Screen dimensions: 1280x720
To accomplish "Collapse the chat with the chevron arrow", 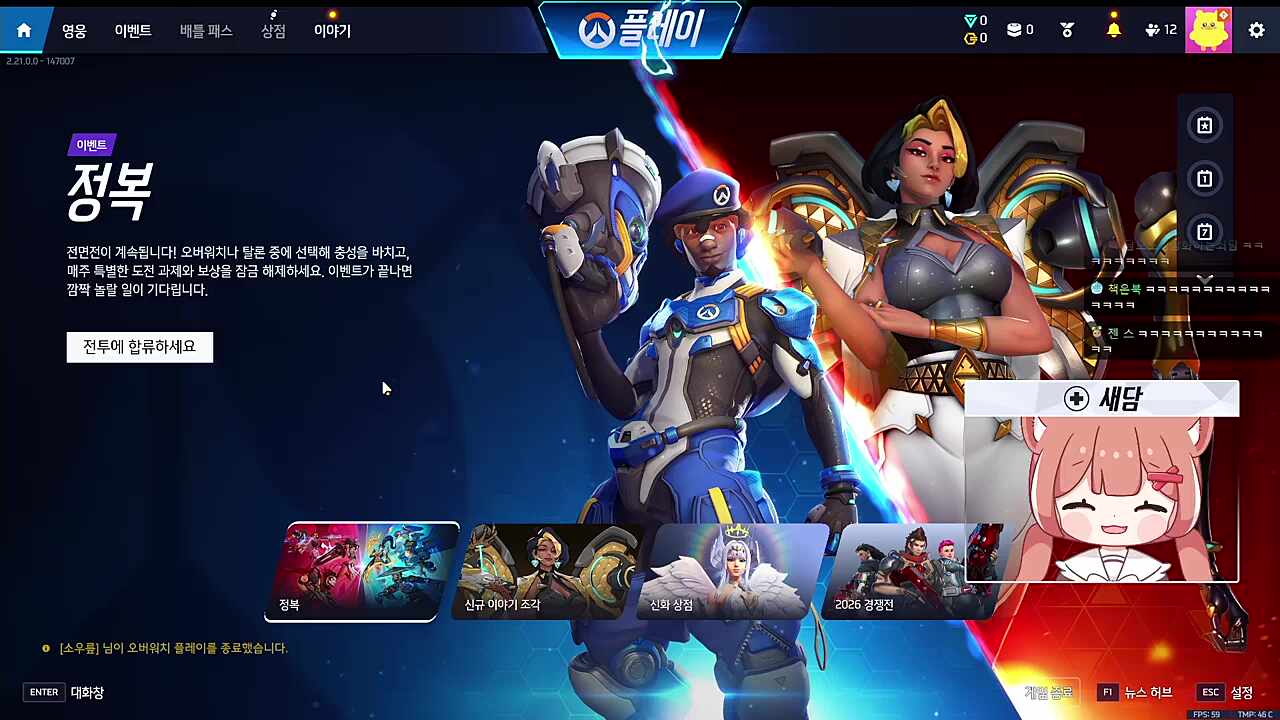I will click(1205, 280).
